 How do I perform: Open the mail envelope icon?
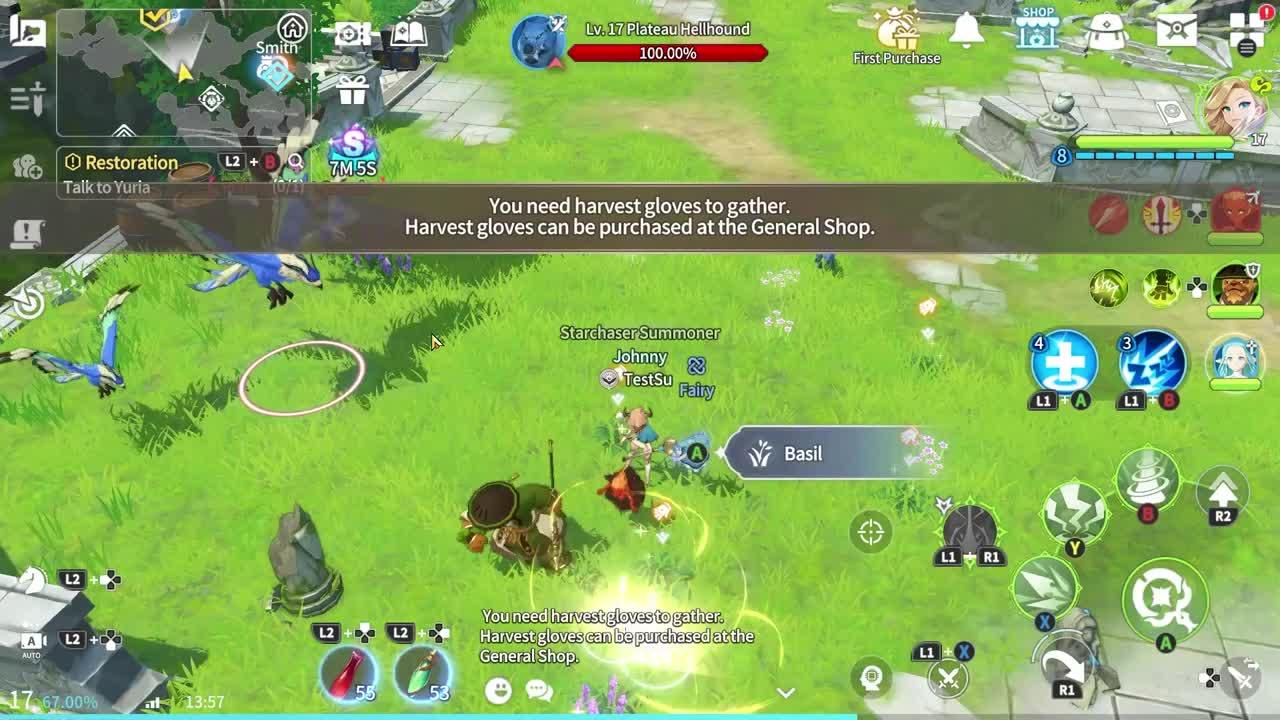pos(1175,30)
